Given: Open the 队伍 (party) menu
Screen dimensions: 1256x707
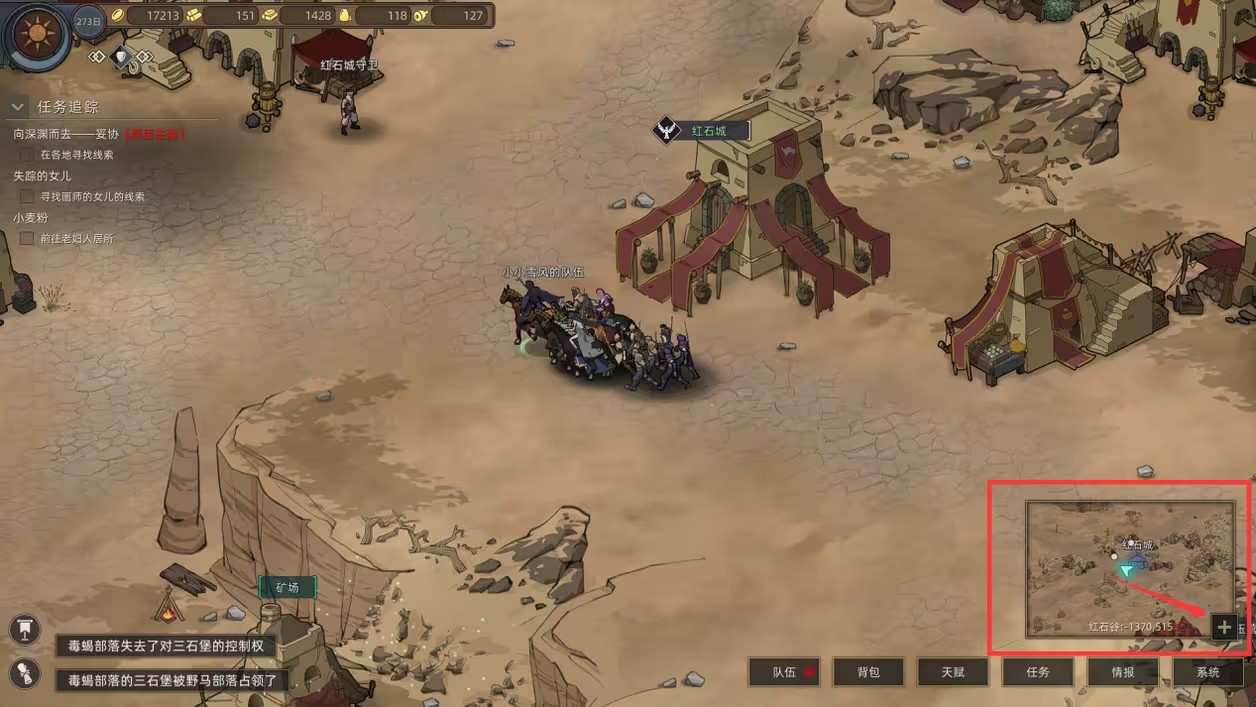Looking at the screenshot, I should [785, 672].
